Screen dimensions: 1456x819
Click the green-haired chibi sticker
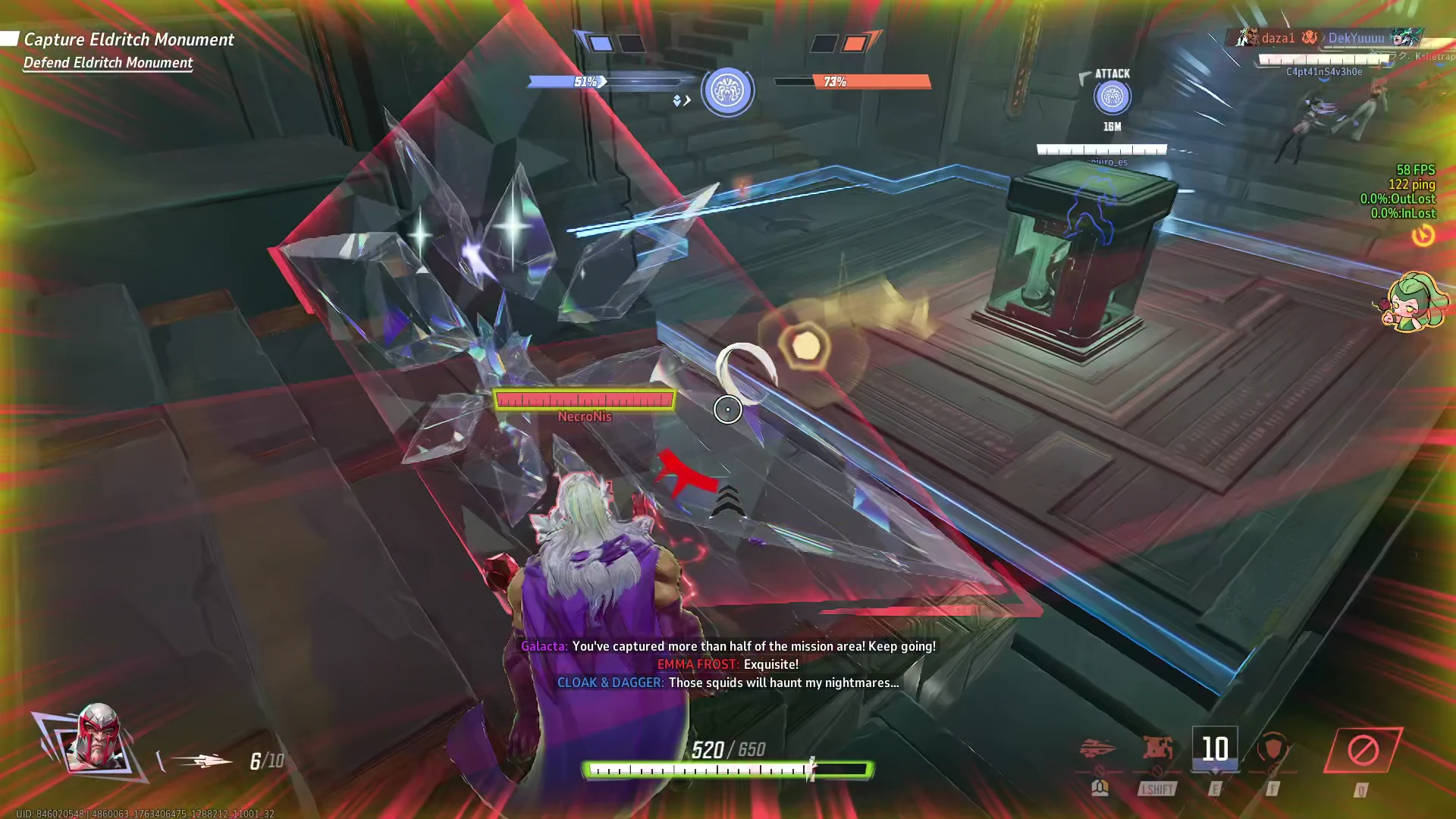(1413, 302)
